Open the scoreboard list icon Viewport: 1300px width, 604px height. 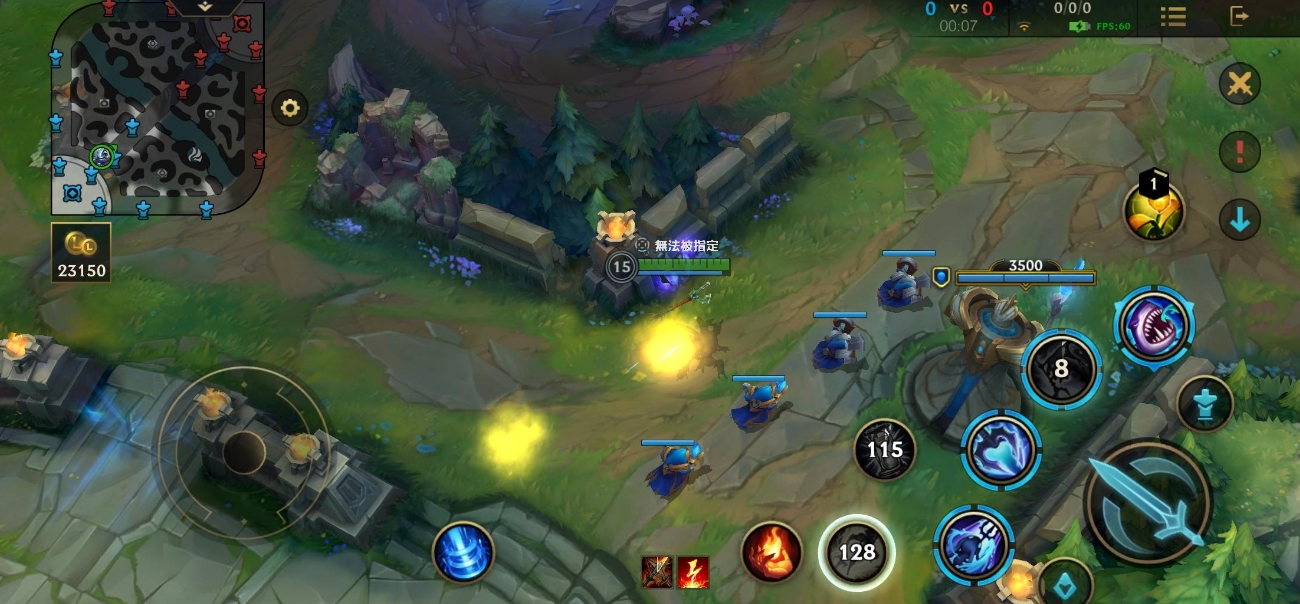click(x=1173, y=16)
